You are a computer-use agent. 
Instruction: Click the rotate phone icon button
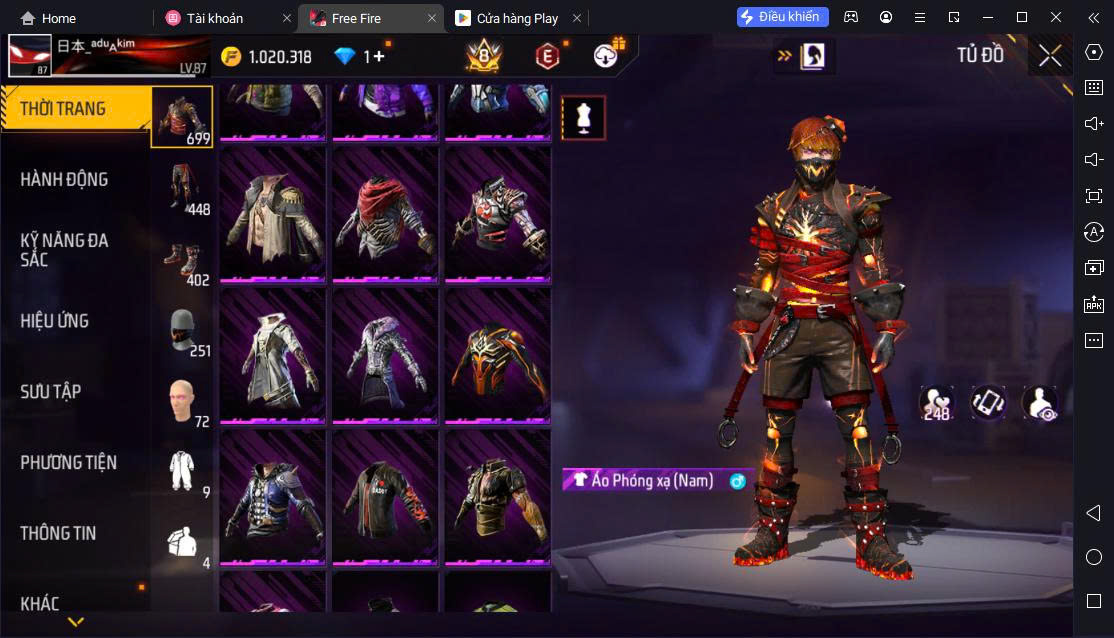[988, 403]
